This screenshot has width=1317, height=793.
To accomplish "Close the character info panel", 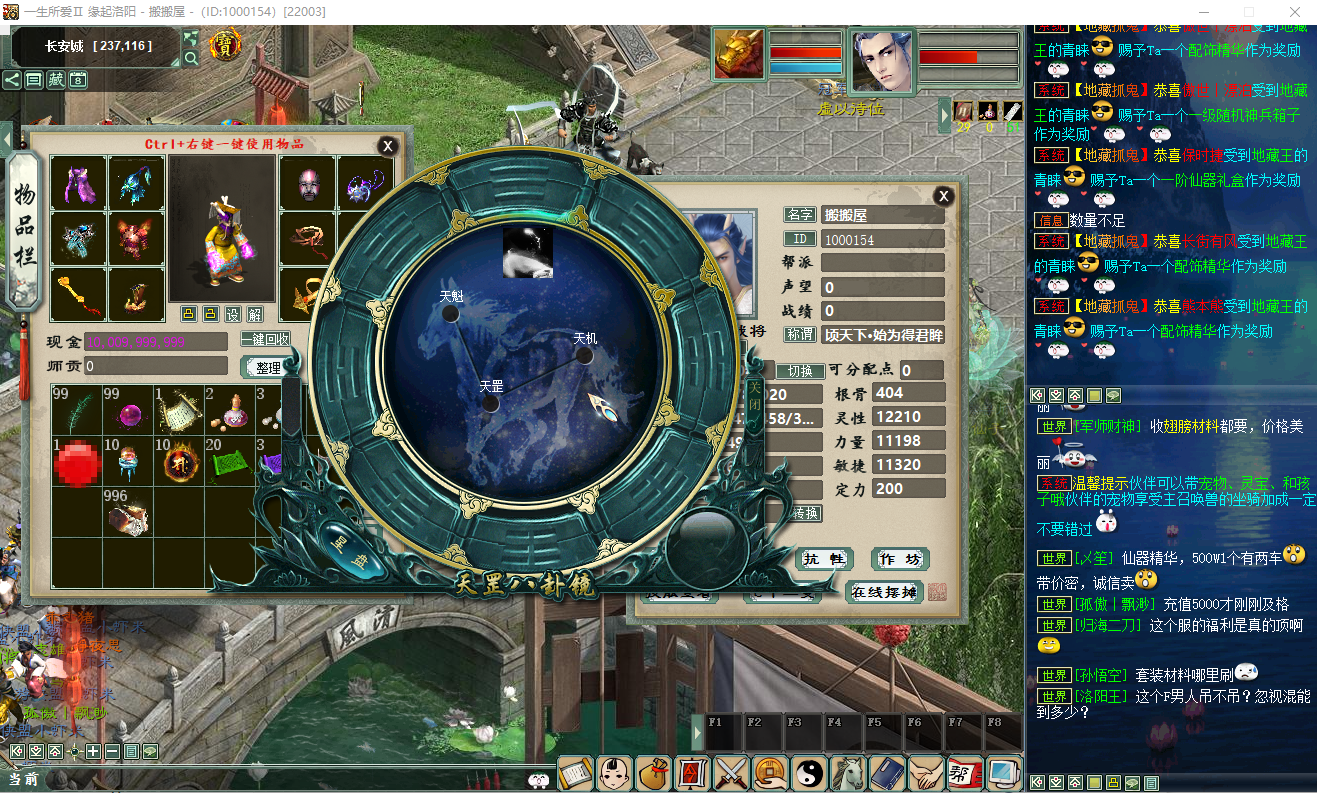I will pyautogui.click(x=942, y=196).
